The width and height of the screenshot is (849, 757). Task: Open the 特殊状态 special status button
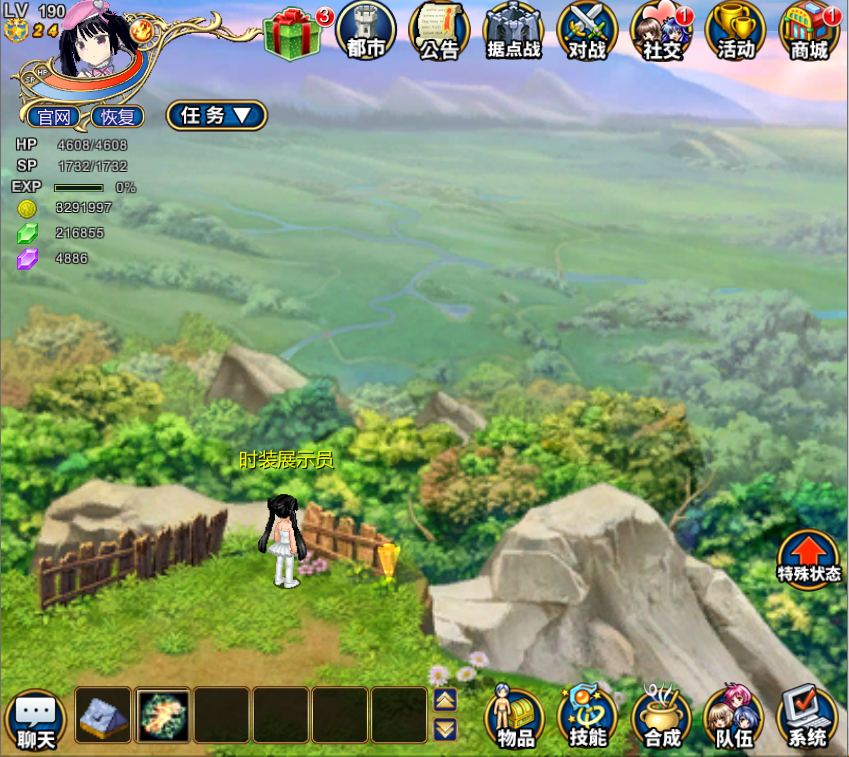tap(809, 559)
